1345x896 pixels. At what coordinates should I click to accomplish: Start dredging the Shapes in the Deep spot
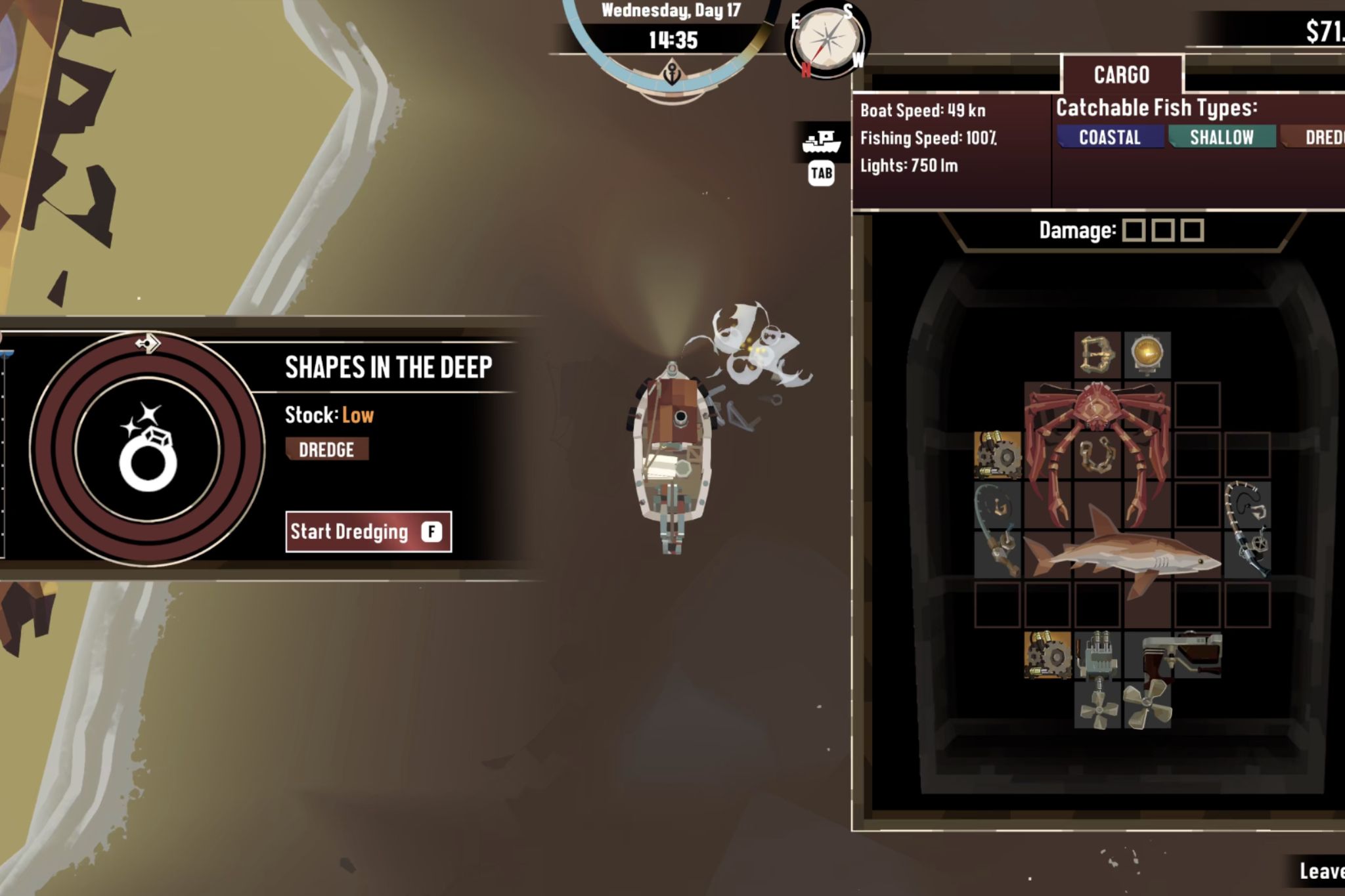368,532
